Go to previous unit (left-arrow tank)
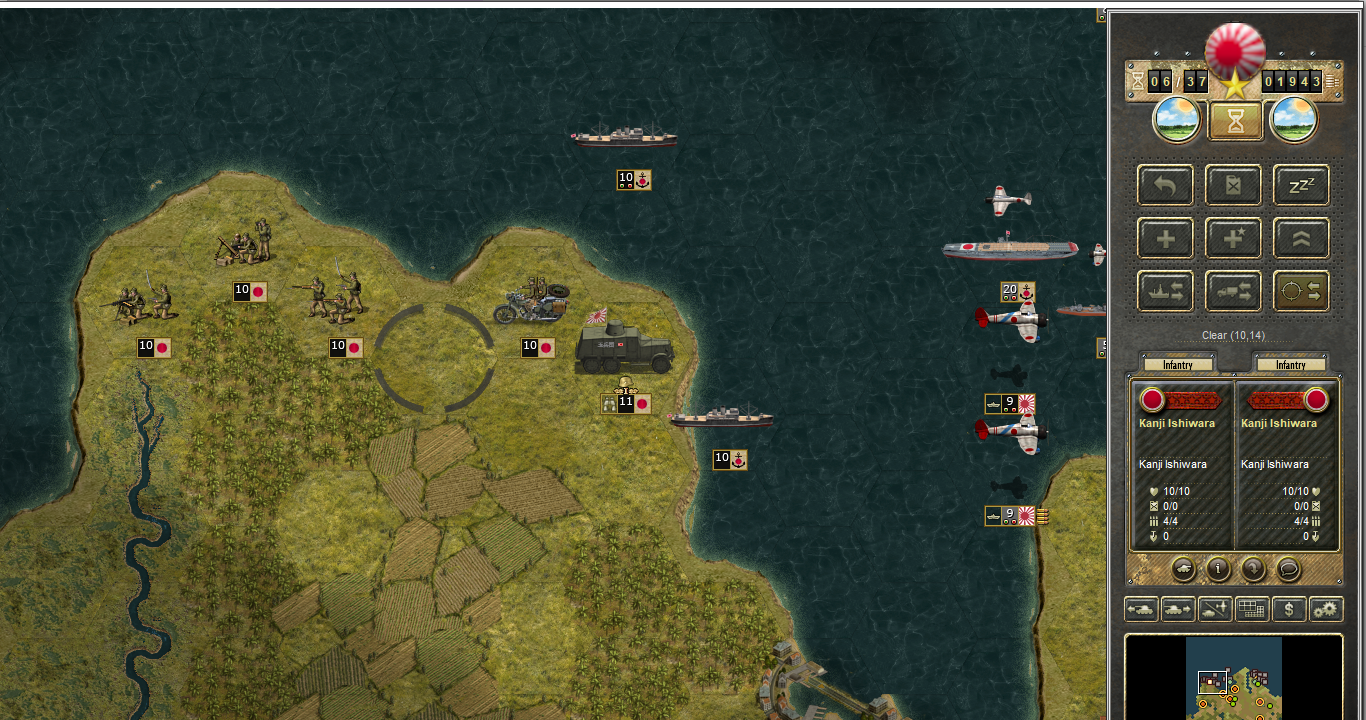Image resolution: width=1366 pixels, height=720 pixels. (1141, 608)
